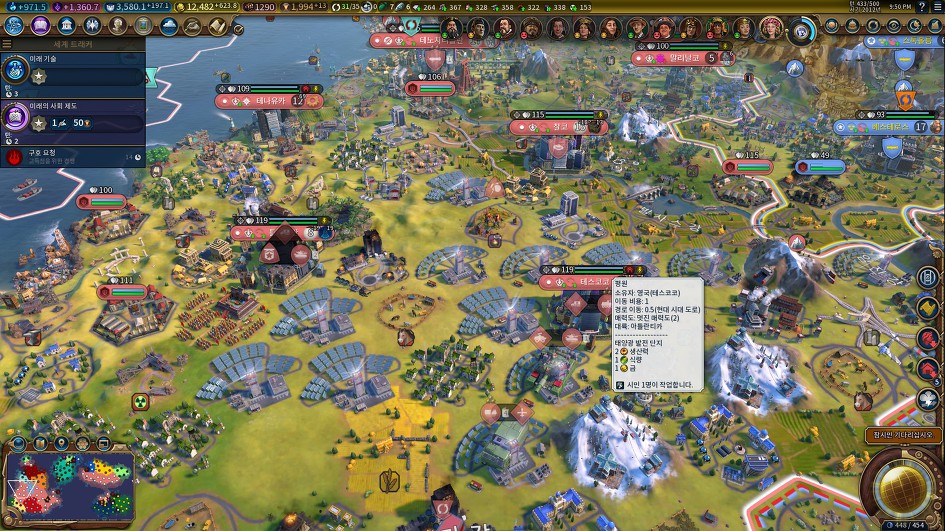The width and height of the screenshot is (945, 531).
Task: Click the rightmost leader portrait in diplomacy ribbon
Action: tap(771, 28)
